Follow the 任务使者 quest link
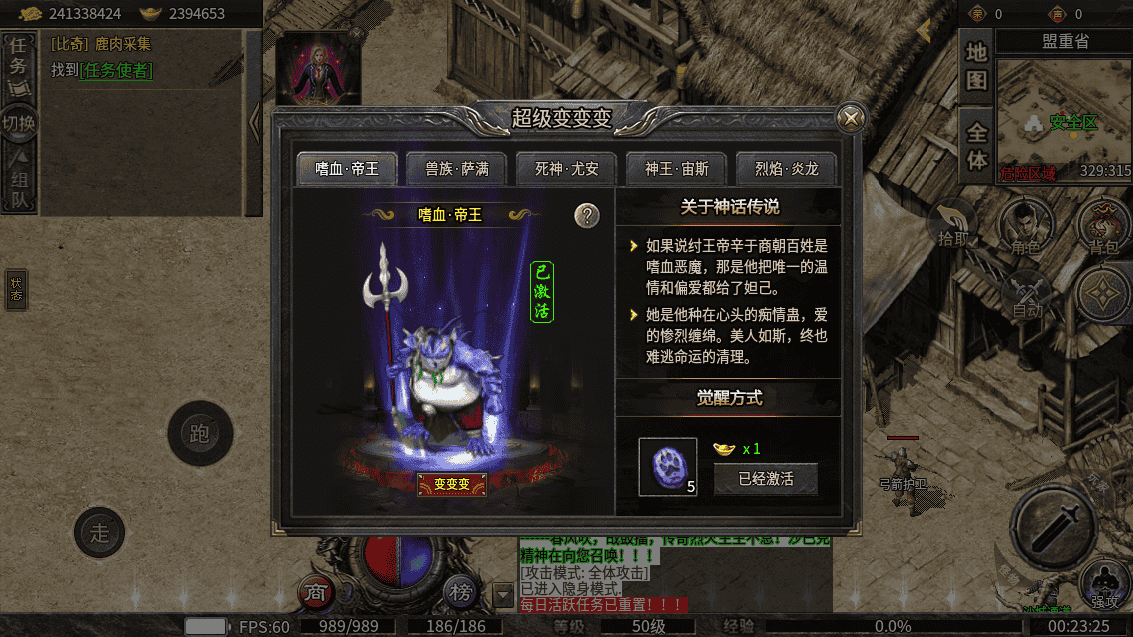The image size is (1133, 637). (x=117, y=70)
